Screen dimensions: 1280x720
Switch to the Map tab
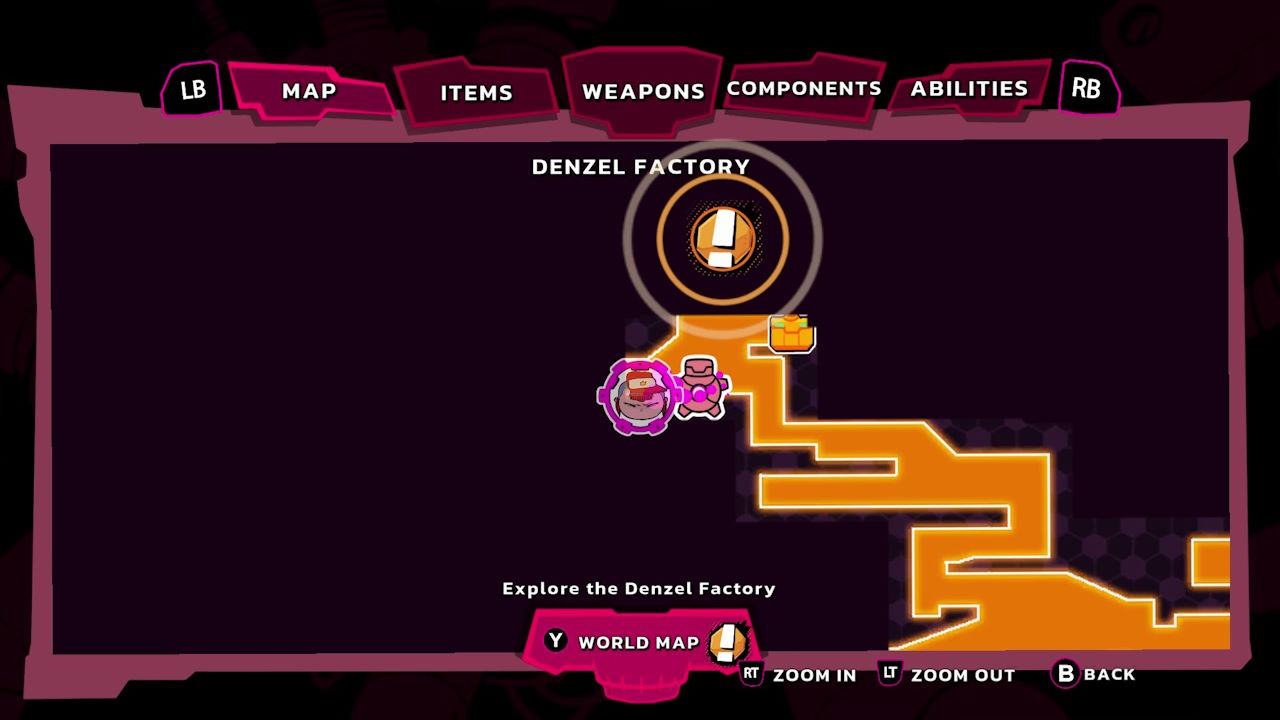click(x=309, y=91)
